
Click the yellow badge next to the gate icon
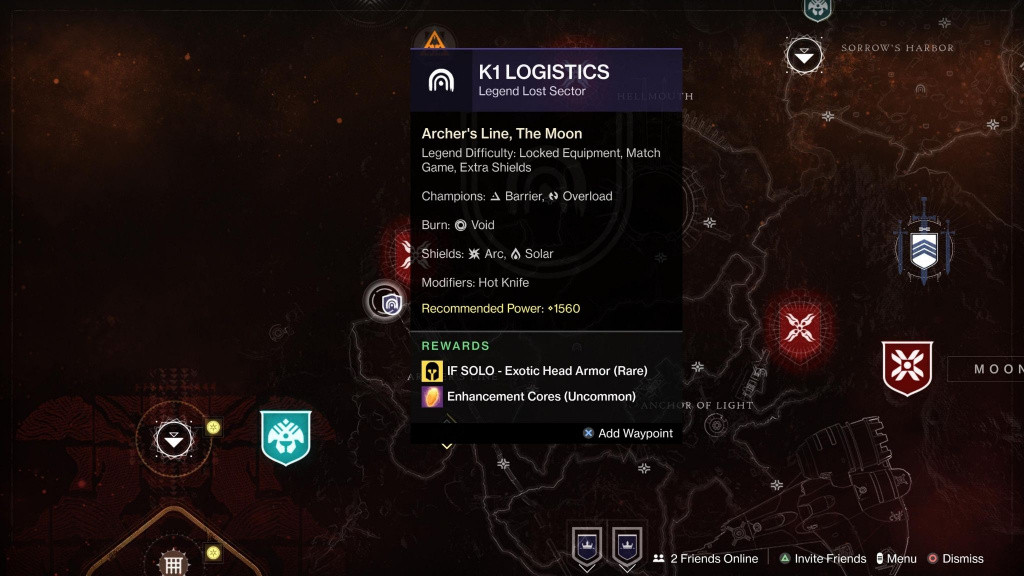click(x=213, y=552)
